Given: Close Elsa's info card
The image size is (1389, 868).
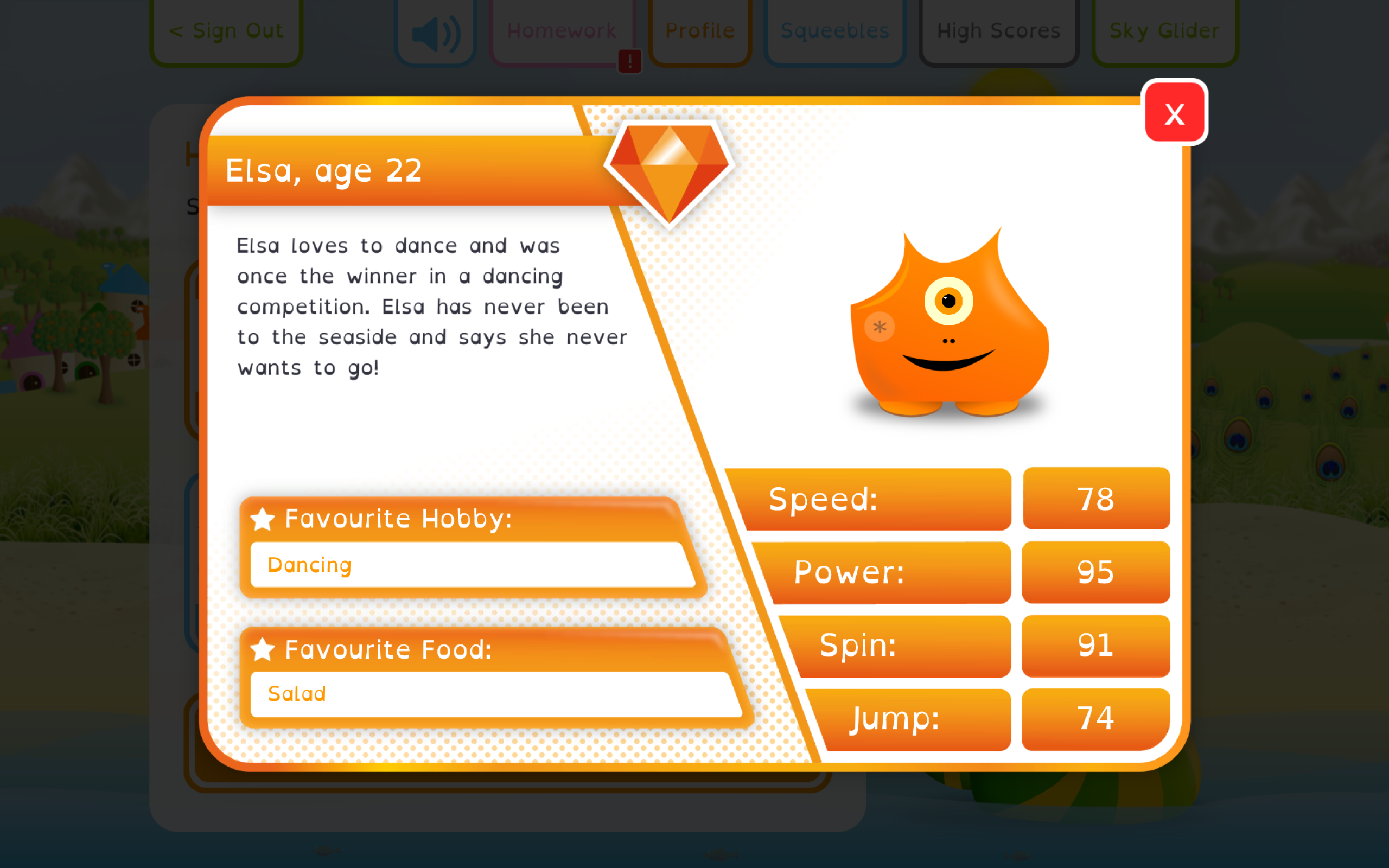Looking at the screenshot, I should click(x=1174, y=113).
